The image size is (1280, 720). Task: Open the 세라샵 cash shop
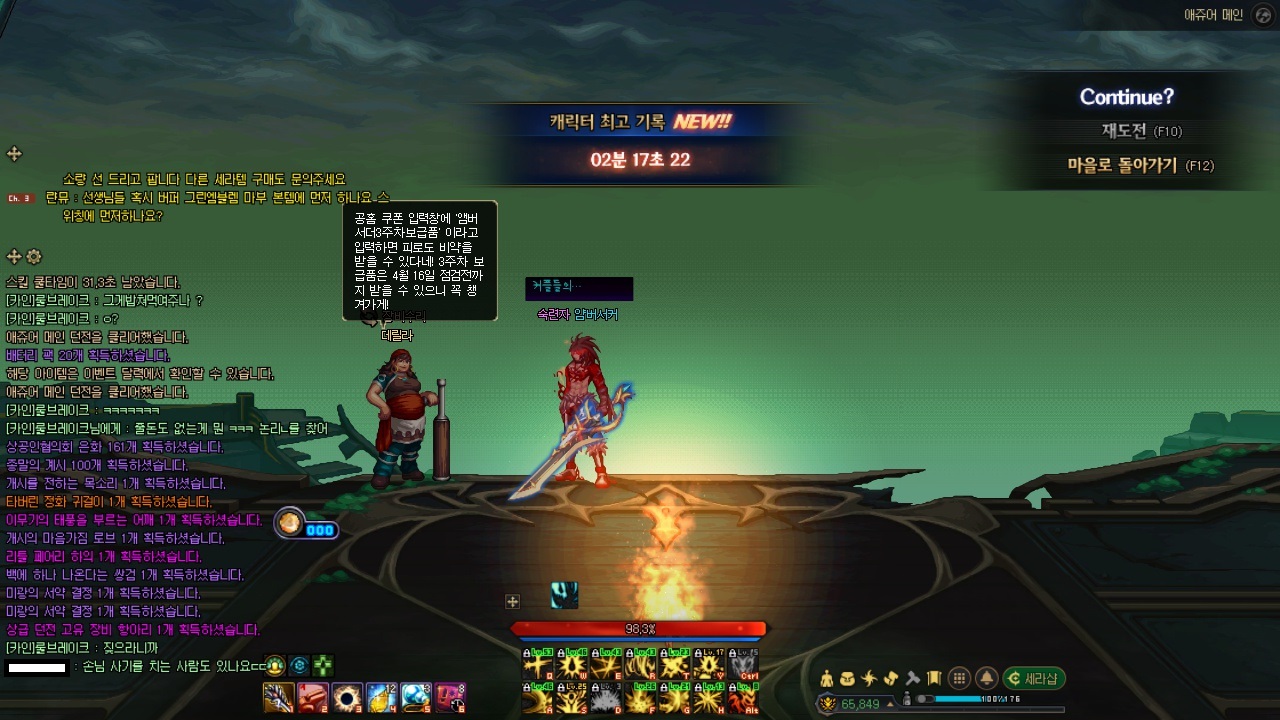(x=1034, y=678)
